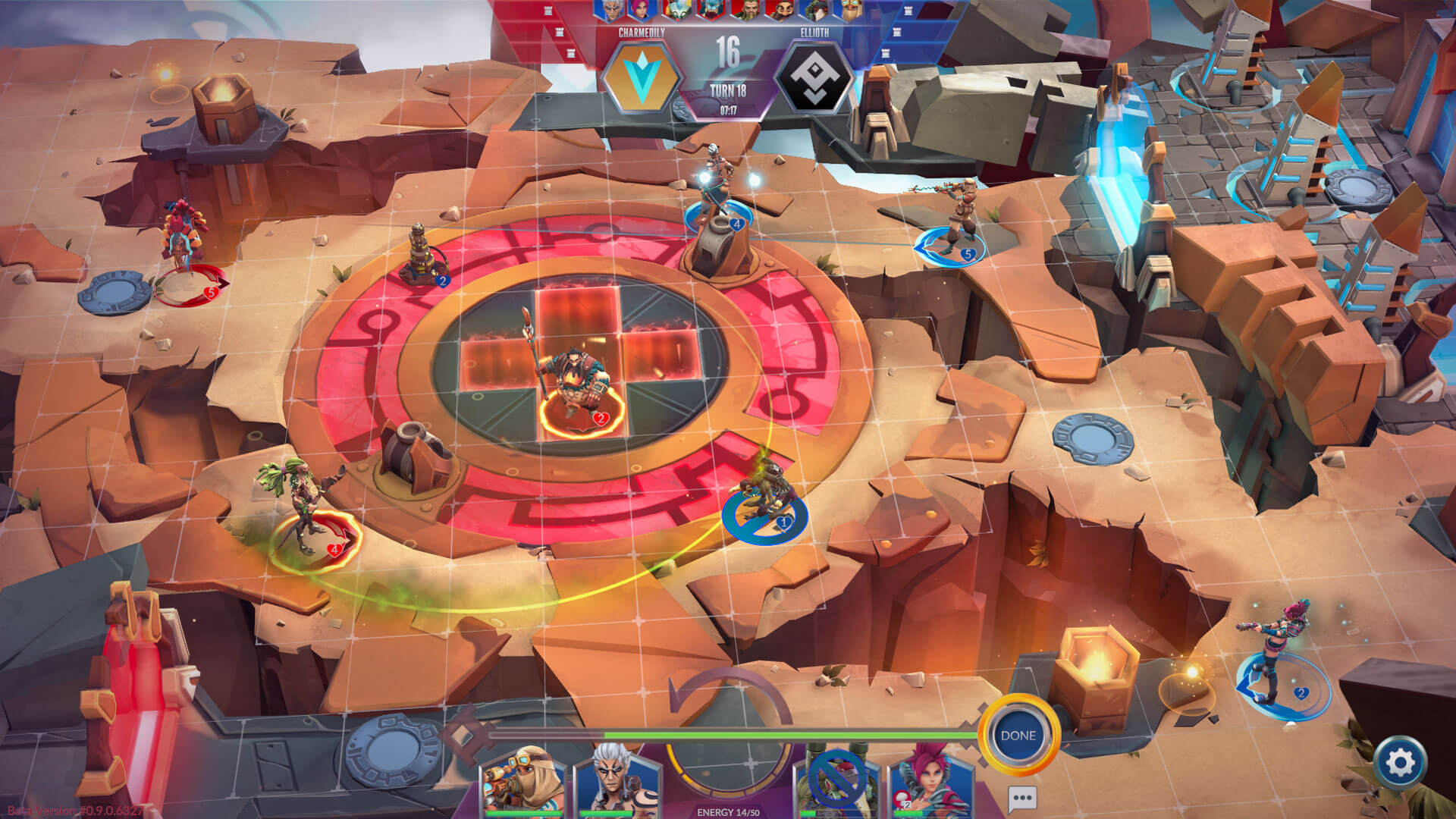Select the disabled goblin hero portrait
1456x819 pixels.
pyautogui.click(x=837, y=783)
